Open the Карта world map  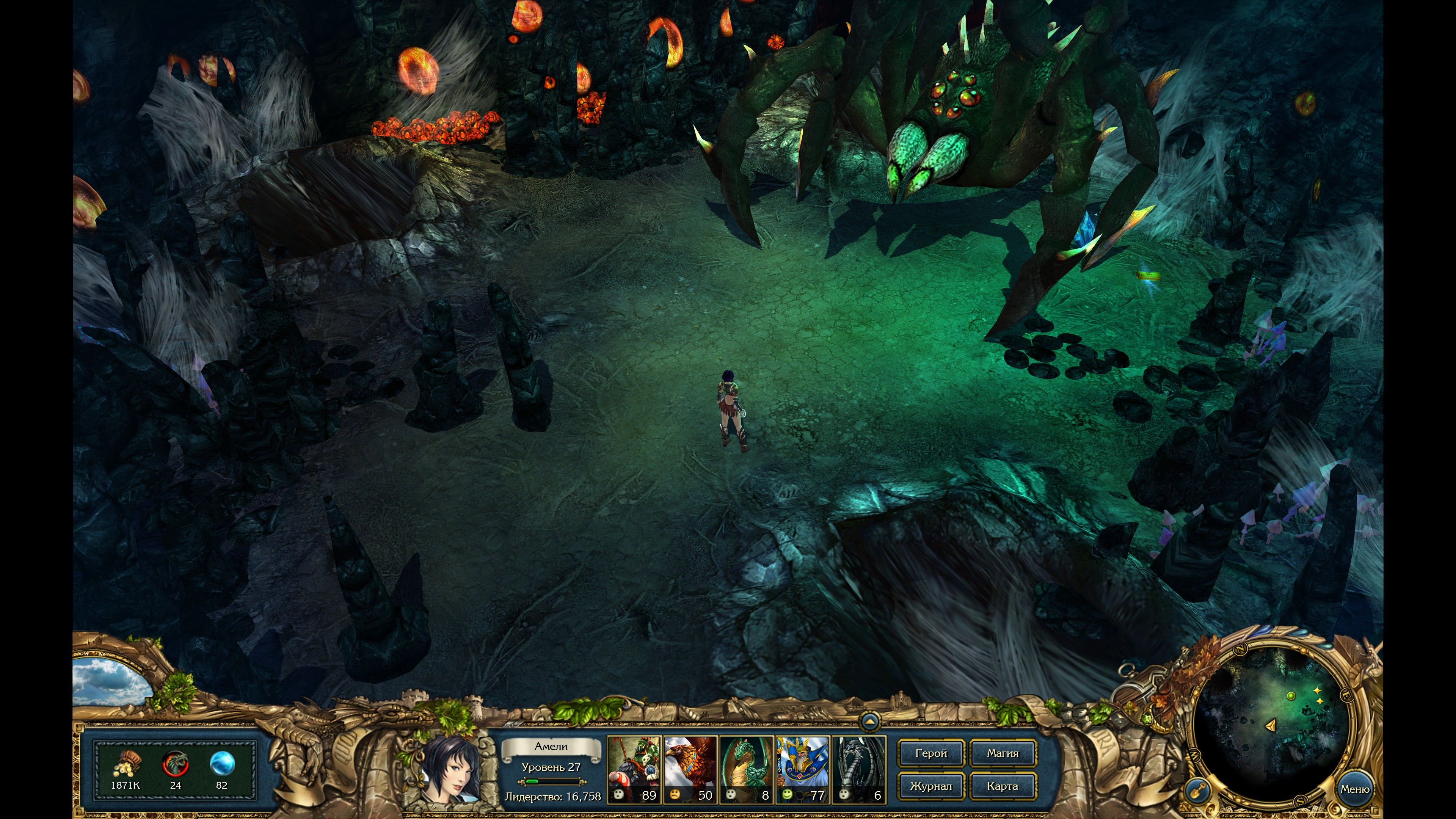(1003, 786)
